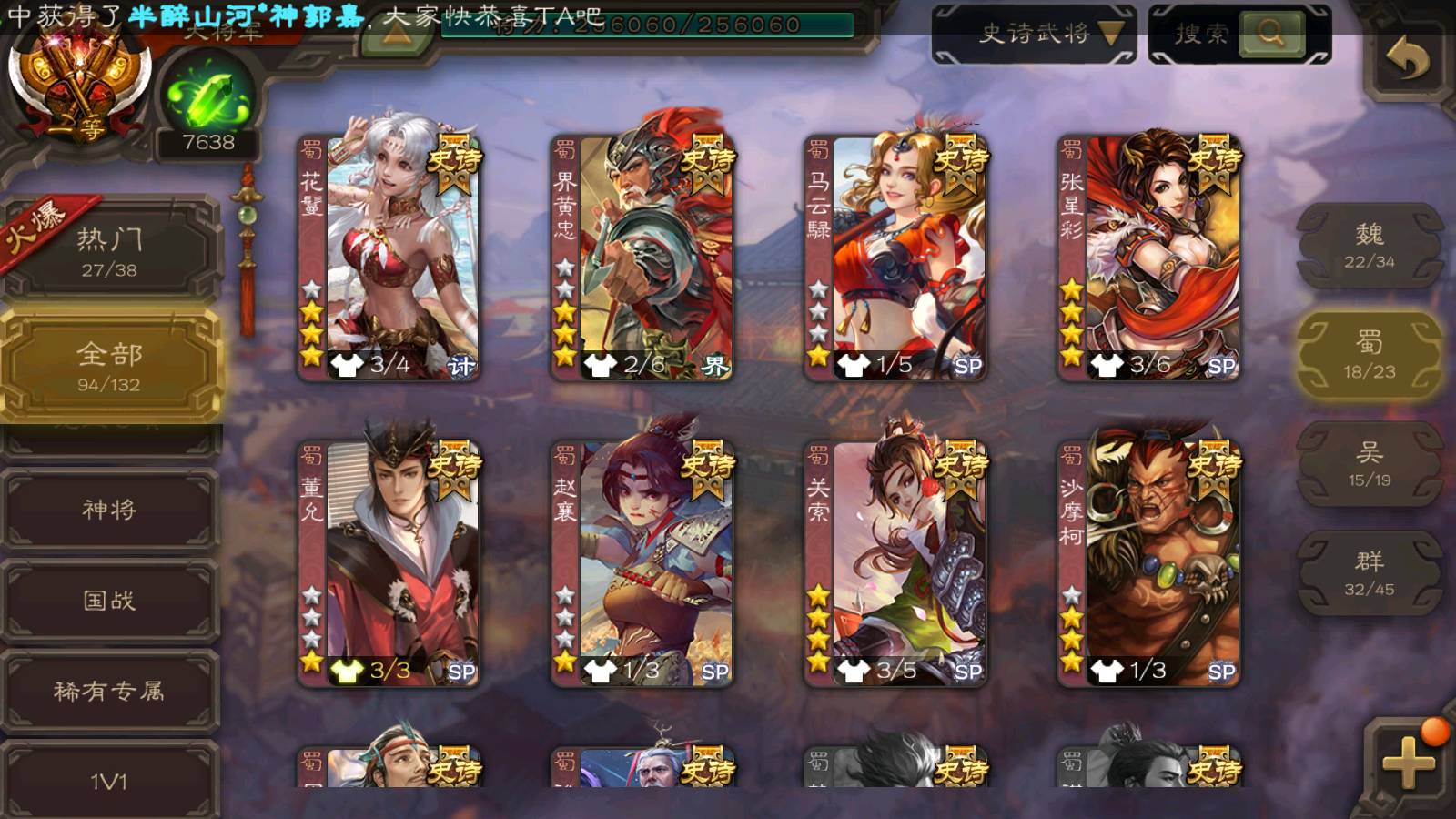The width and height of the screenshot is (1456, 819).
Task: Open the 史诗武将 rarity dropdown
Action: click(1035, 35)
